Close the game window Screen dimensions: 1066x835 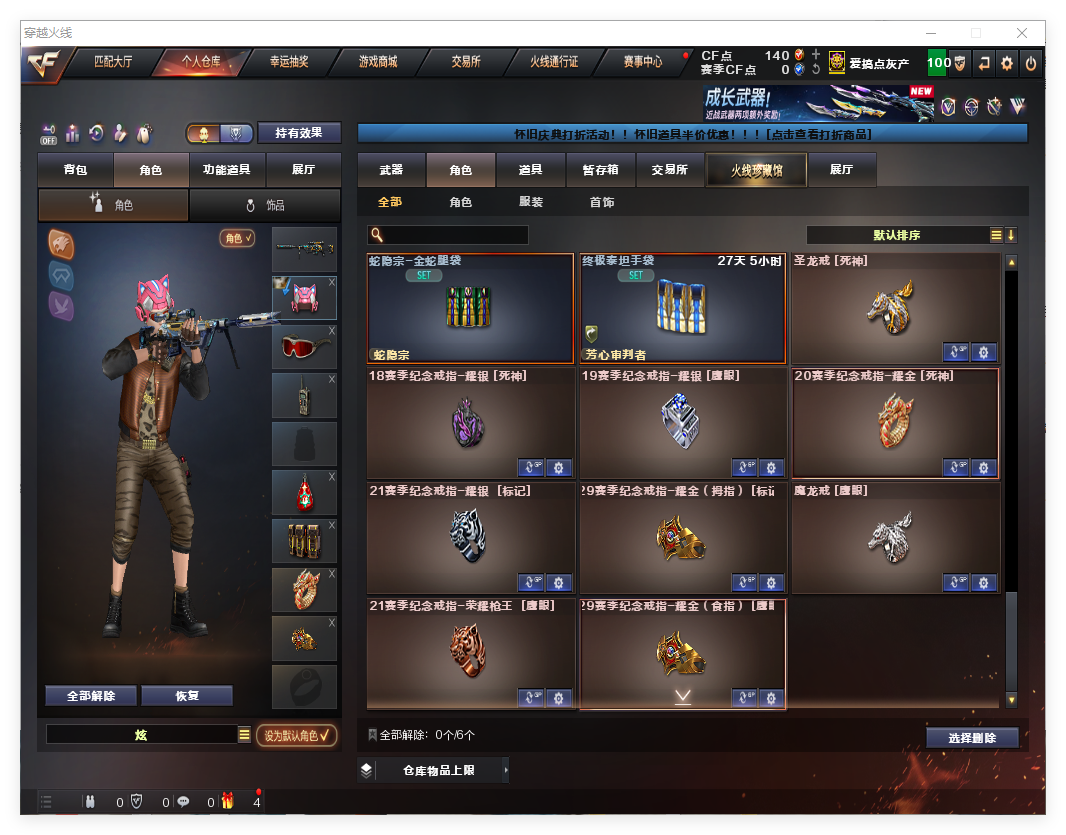[1022, 33]
